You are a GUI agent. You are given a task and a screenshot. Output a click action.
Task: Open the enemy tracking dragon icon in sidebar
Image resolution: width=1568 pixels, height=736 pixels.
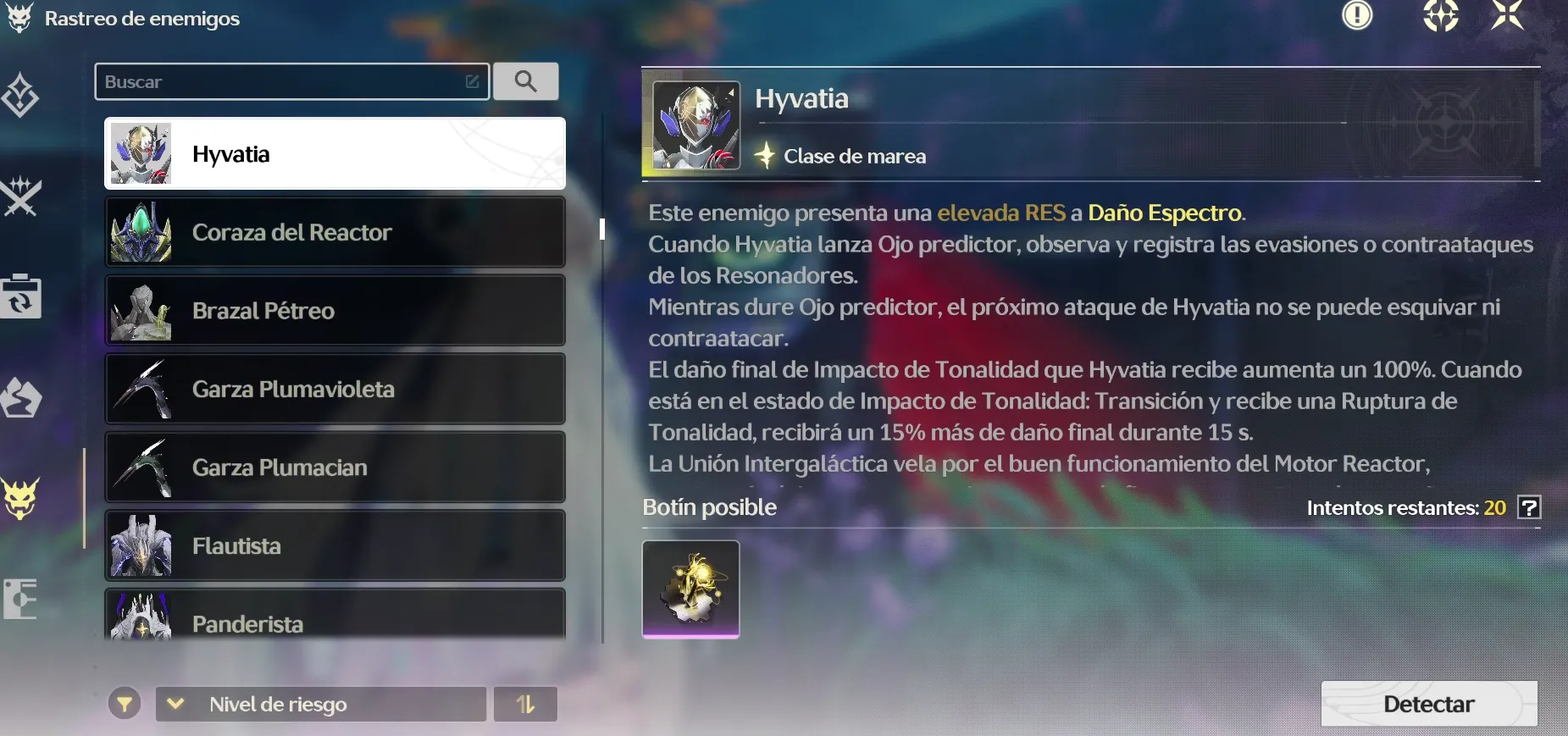[20, 19]
